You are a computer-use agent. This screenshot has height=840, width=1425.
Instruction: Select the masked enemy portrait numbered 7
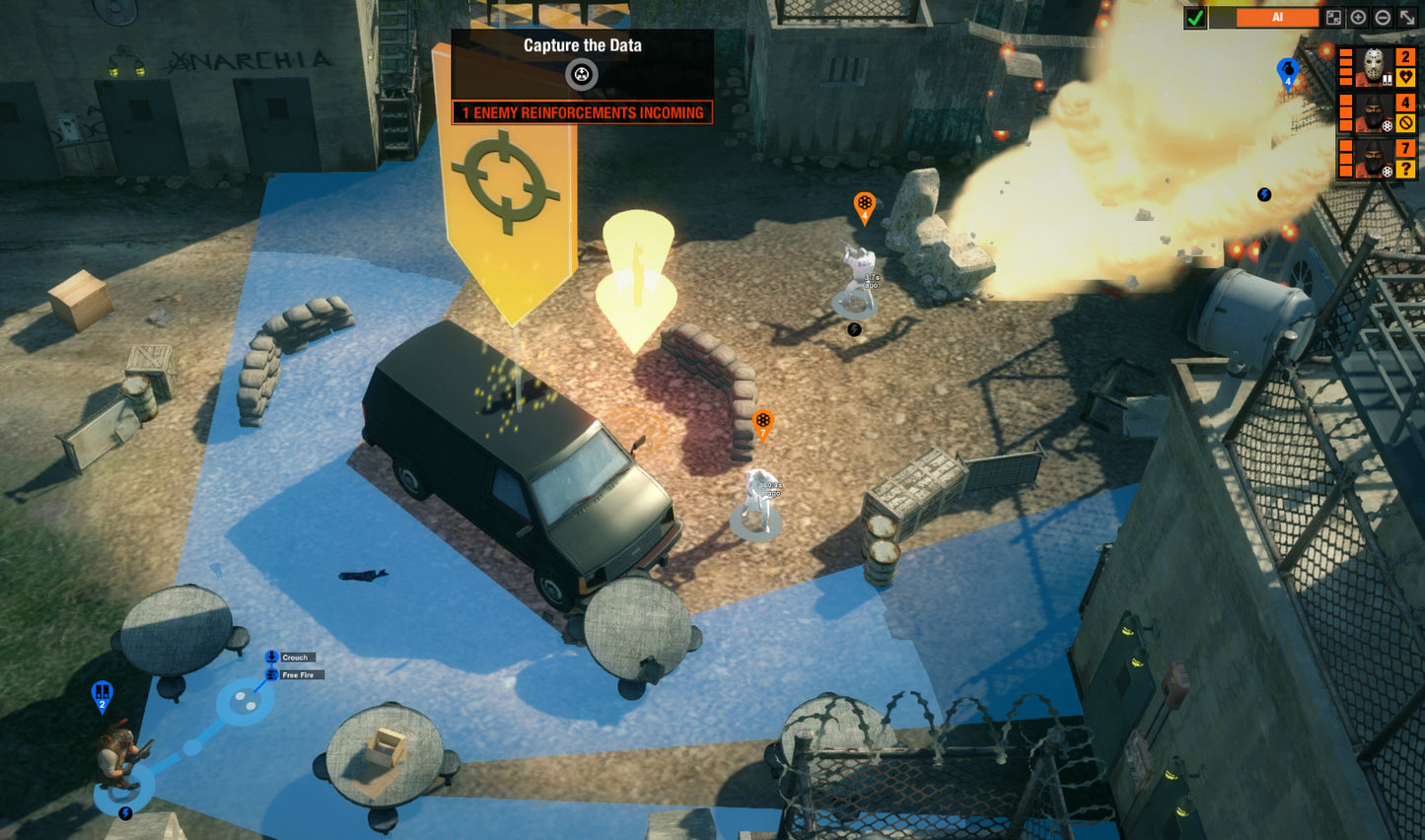point(1374,159)
